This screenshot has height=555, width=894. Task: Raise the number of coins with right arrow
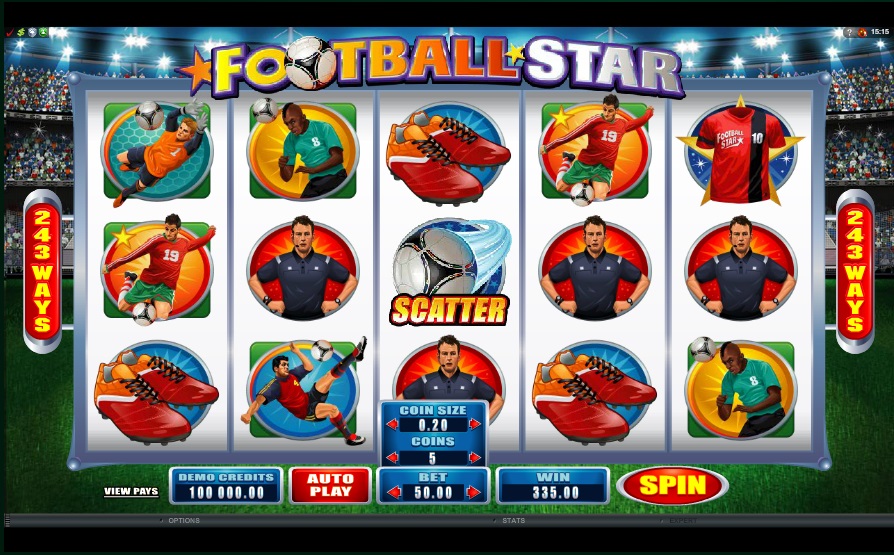pos(476,455)
